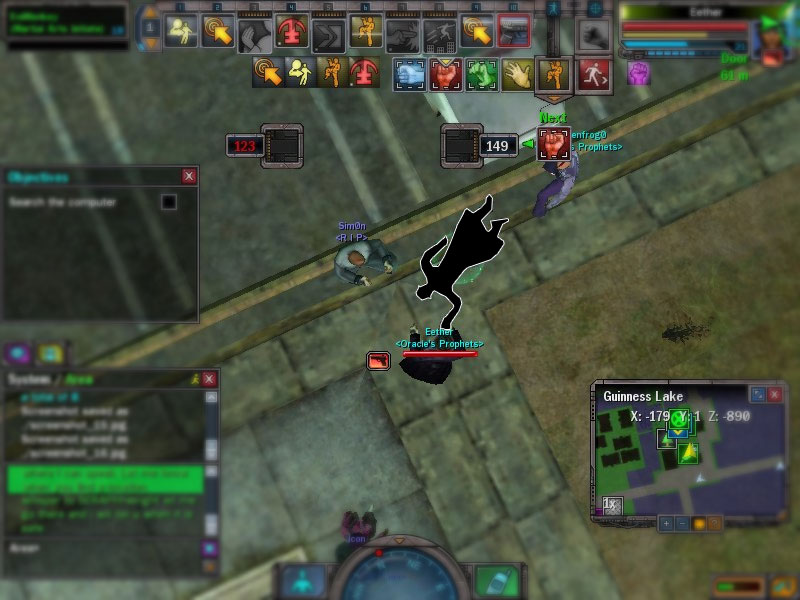Viewport: 800px width, 600px height.
Task: Activate the red running-man withdraw icon
Action: coord(593,73)
